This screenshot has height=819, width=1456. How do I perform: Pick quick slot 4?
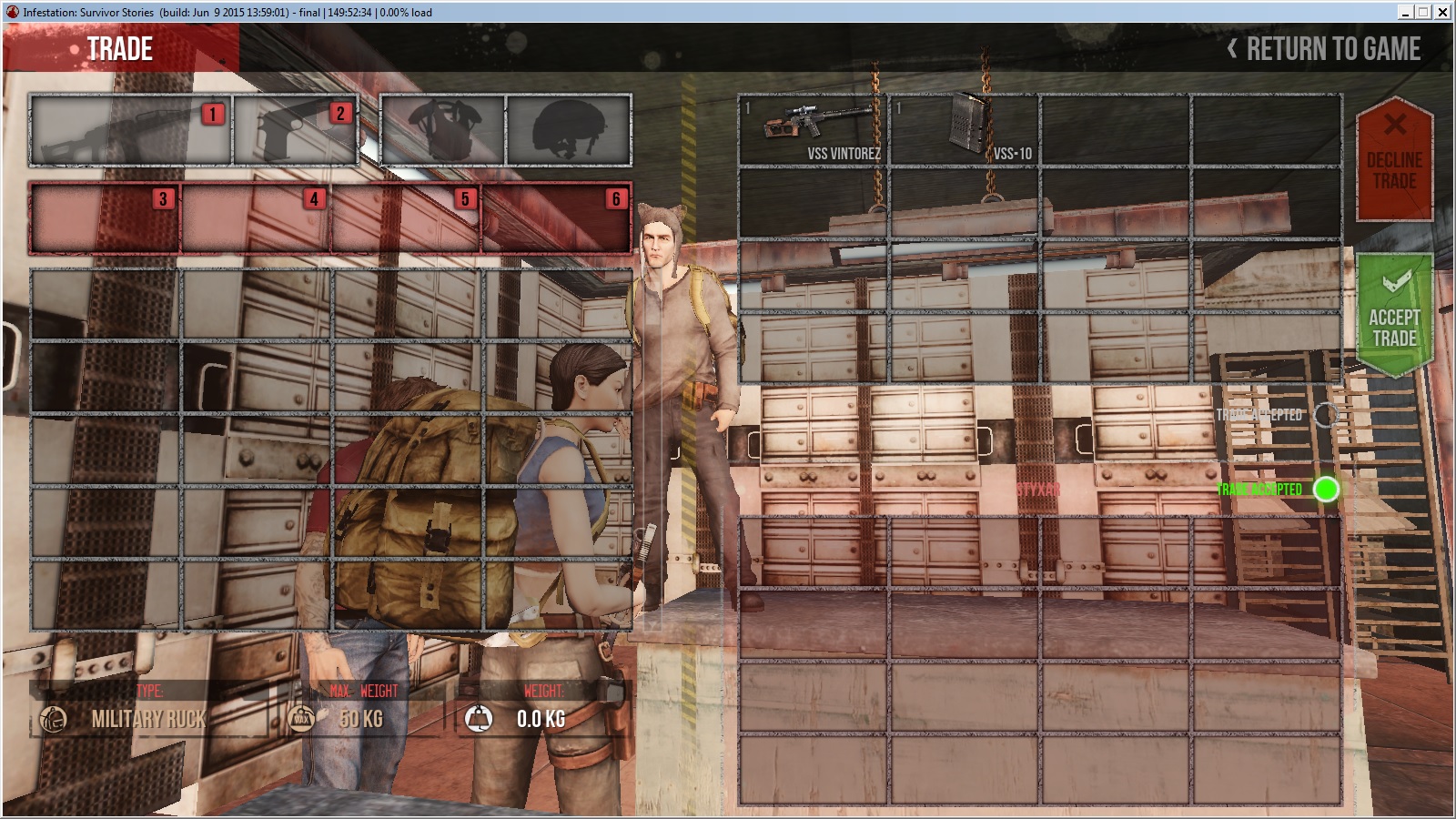(256, 218)
